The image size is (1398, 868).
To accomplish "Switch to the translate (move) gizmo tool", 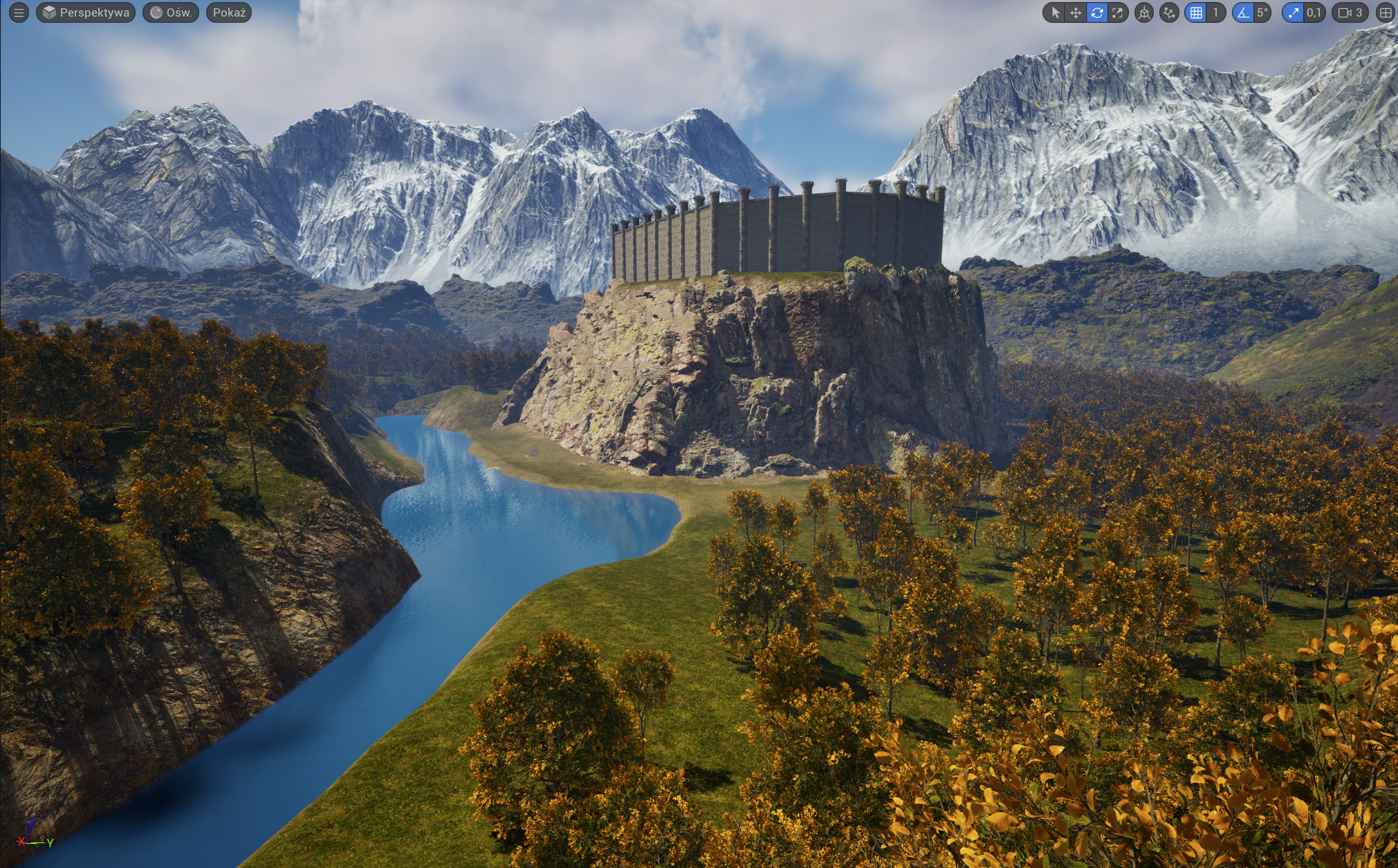I will [1076, 12].
